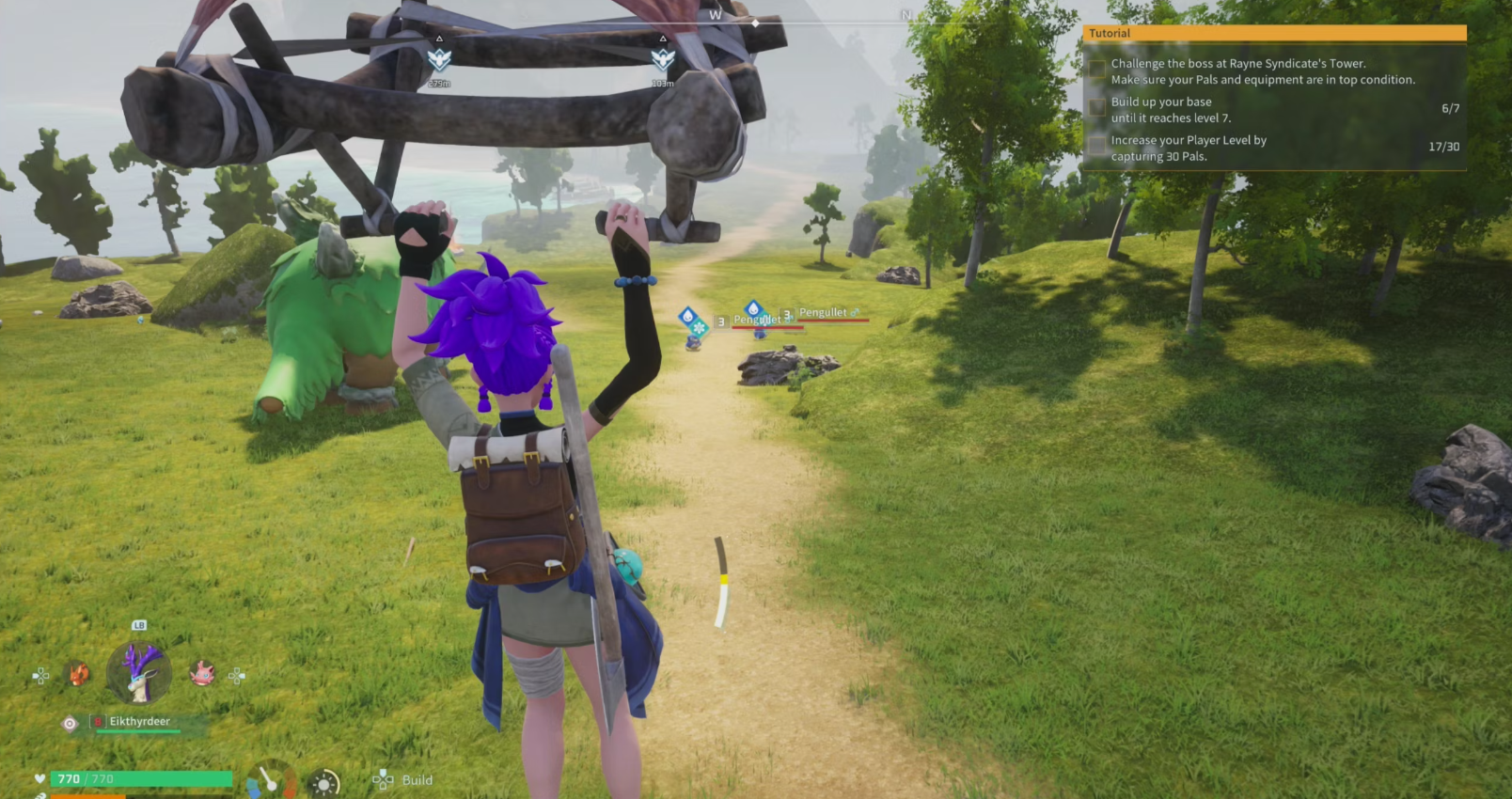1512x799 pixels.
Task: Click the sun time-of-day dial
Action: tap(324, 783)
